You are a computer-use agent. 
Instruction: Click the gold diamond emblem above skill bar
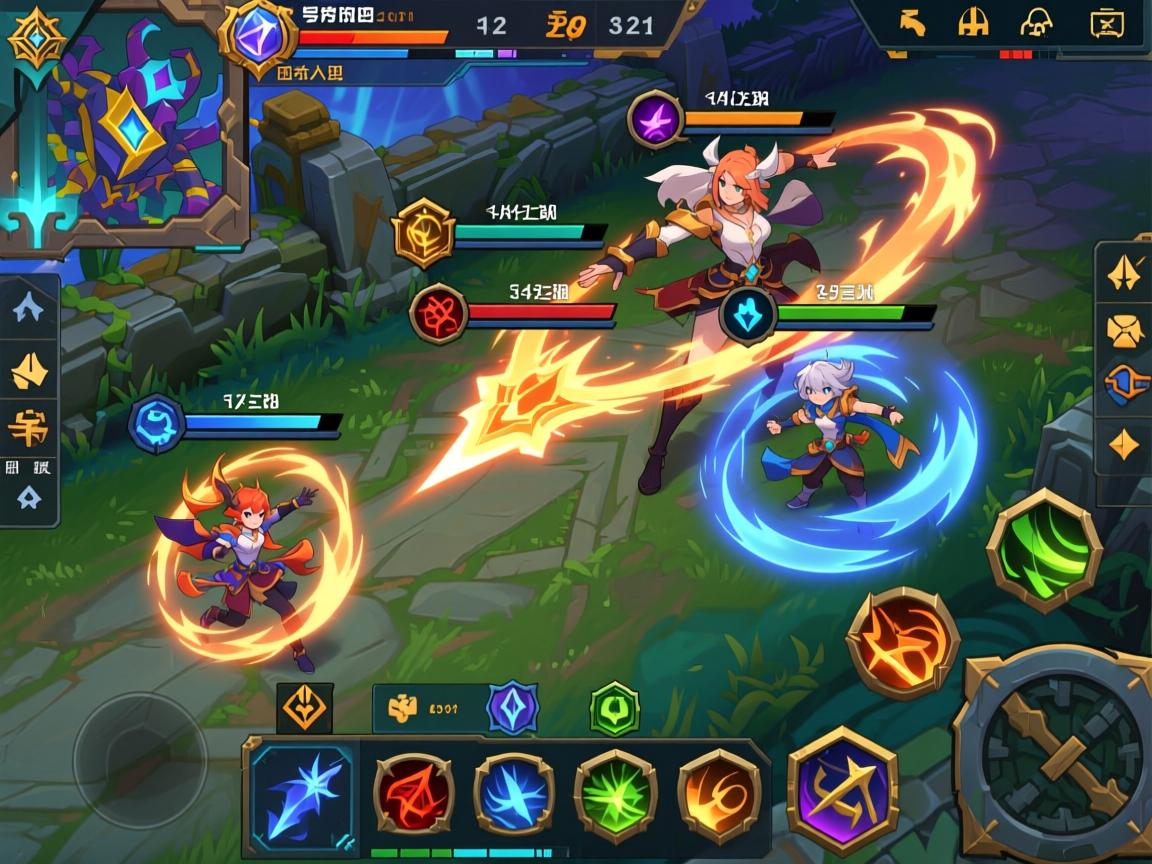point(304,708)
